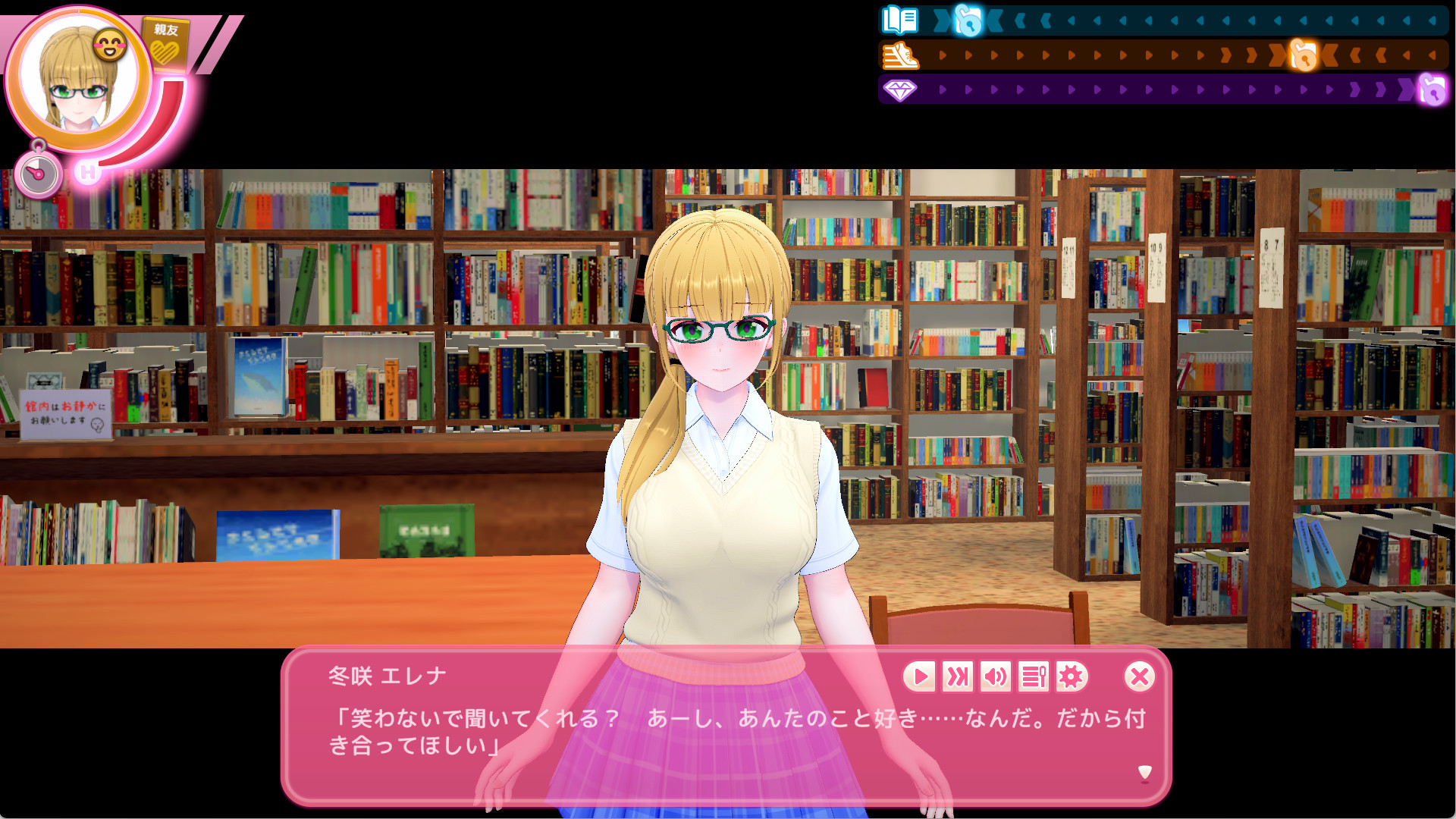
Task: Enable auto-play with the play icon
Action: coord(921,677)
